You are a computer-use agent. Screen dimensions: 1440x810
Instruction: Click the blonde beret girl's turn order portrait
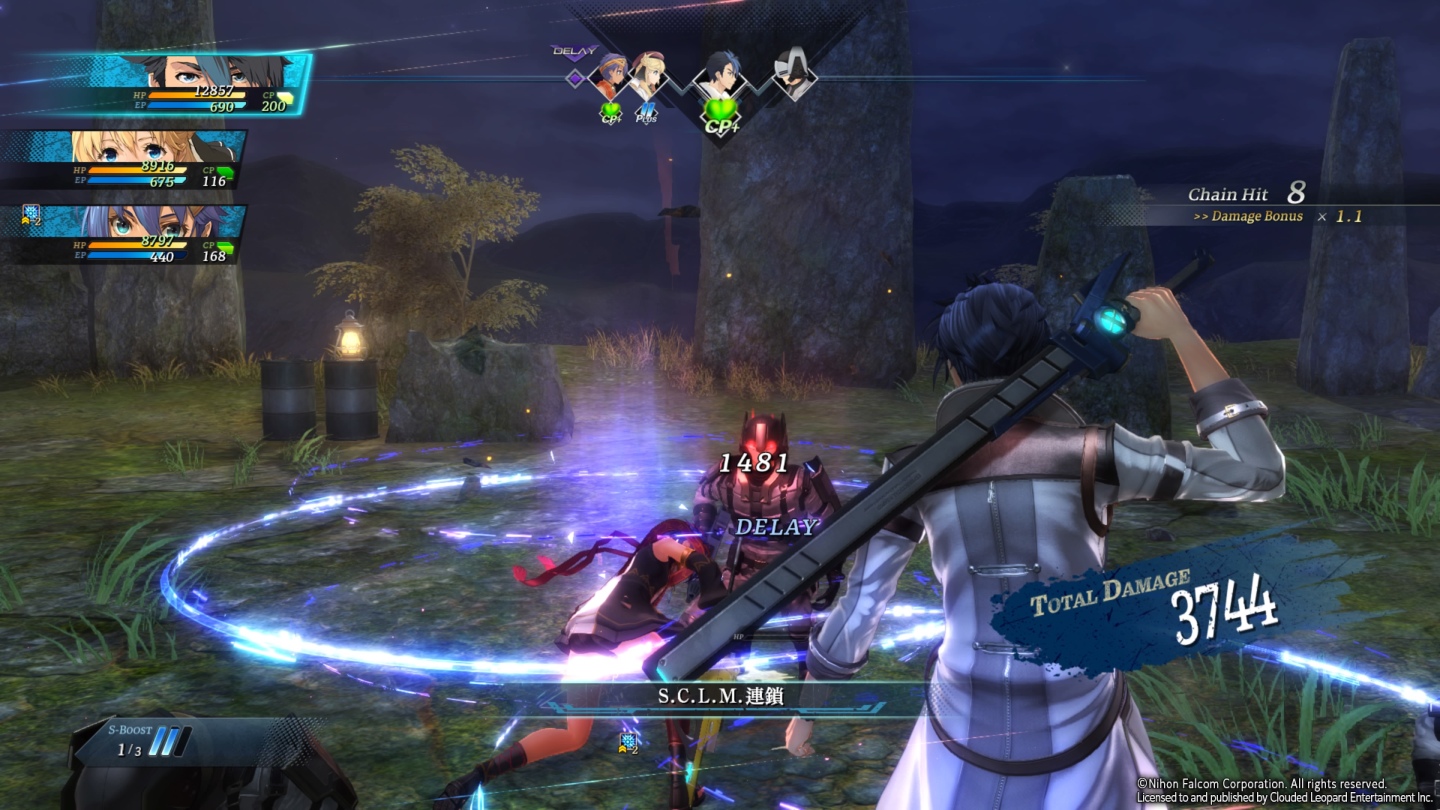[648, 76]
